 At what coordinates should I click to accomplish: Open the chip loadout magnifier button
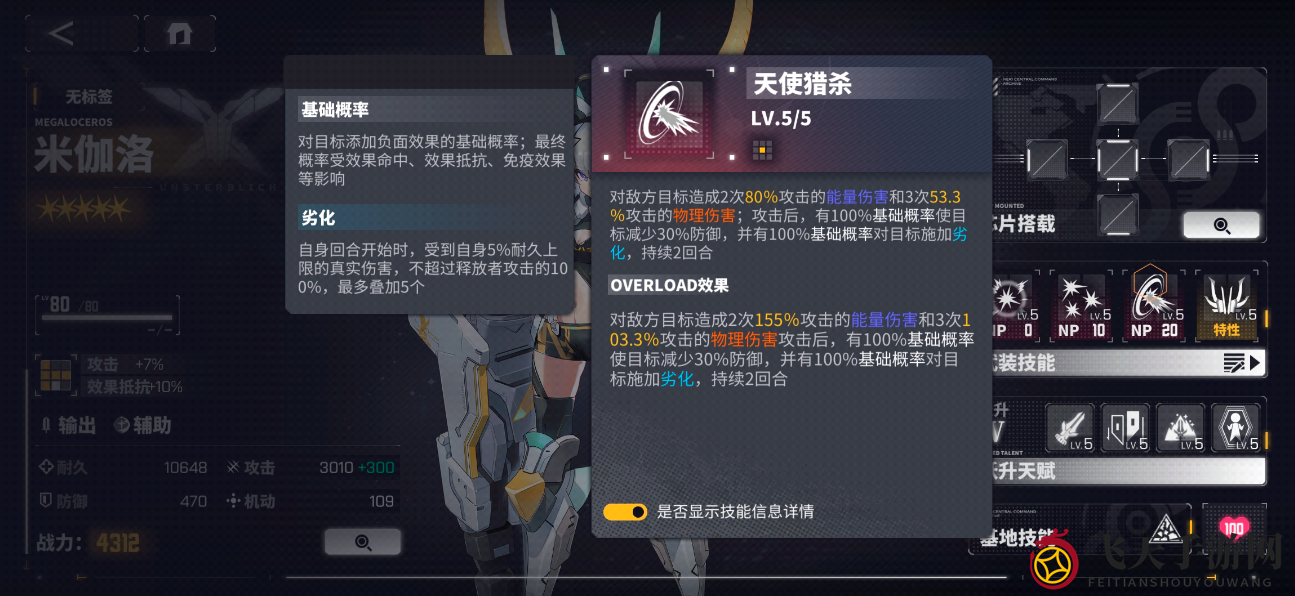coord(1220,225)
